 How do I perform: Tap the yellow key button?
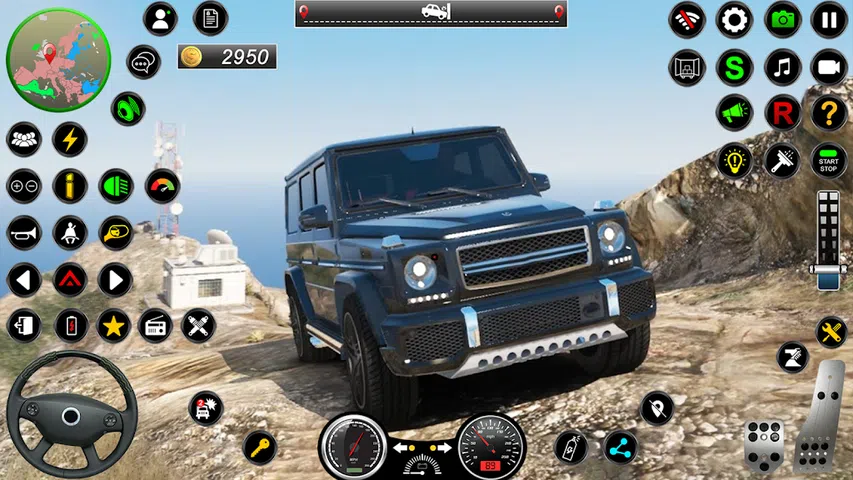pos(259,446)
